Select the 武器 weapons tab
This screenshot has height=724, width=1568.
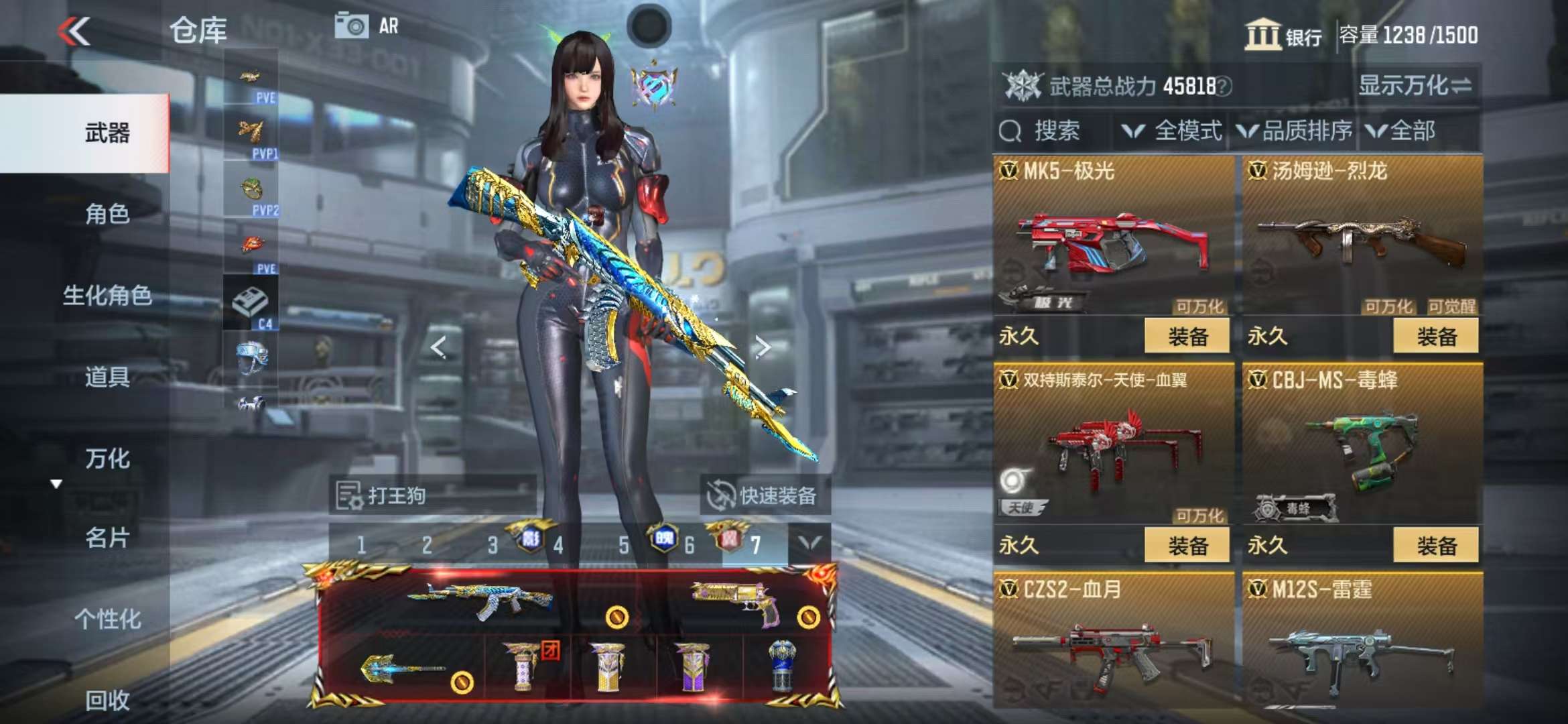[x=107, y=133]
